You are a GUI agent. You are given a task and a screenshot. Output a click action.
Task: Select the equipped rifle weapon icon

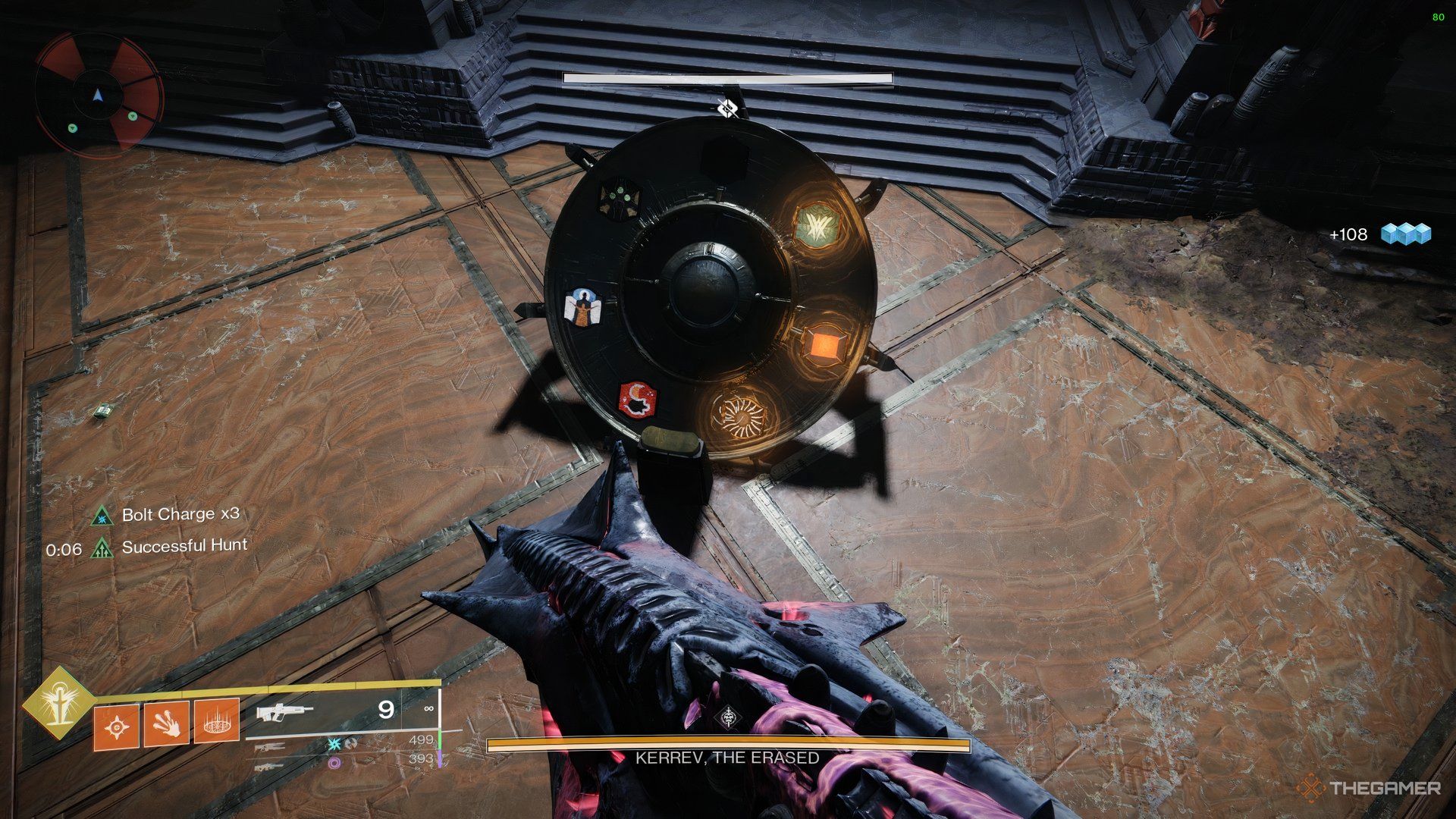tap(285, 713)
